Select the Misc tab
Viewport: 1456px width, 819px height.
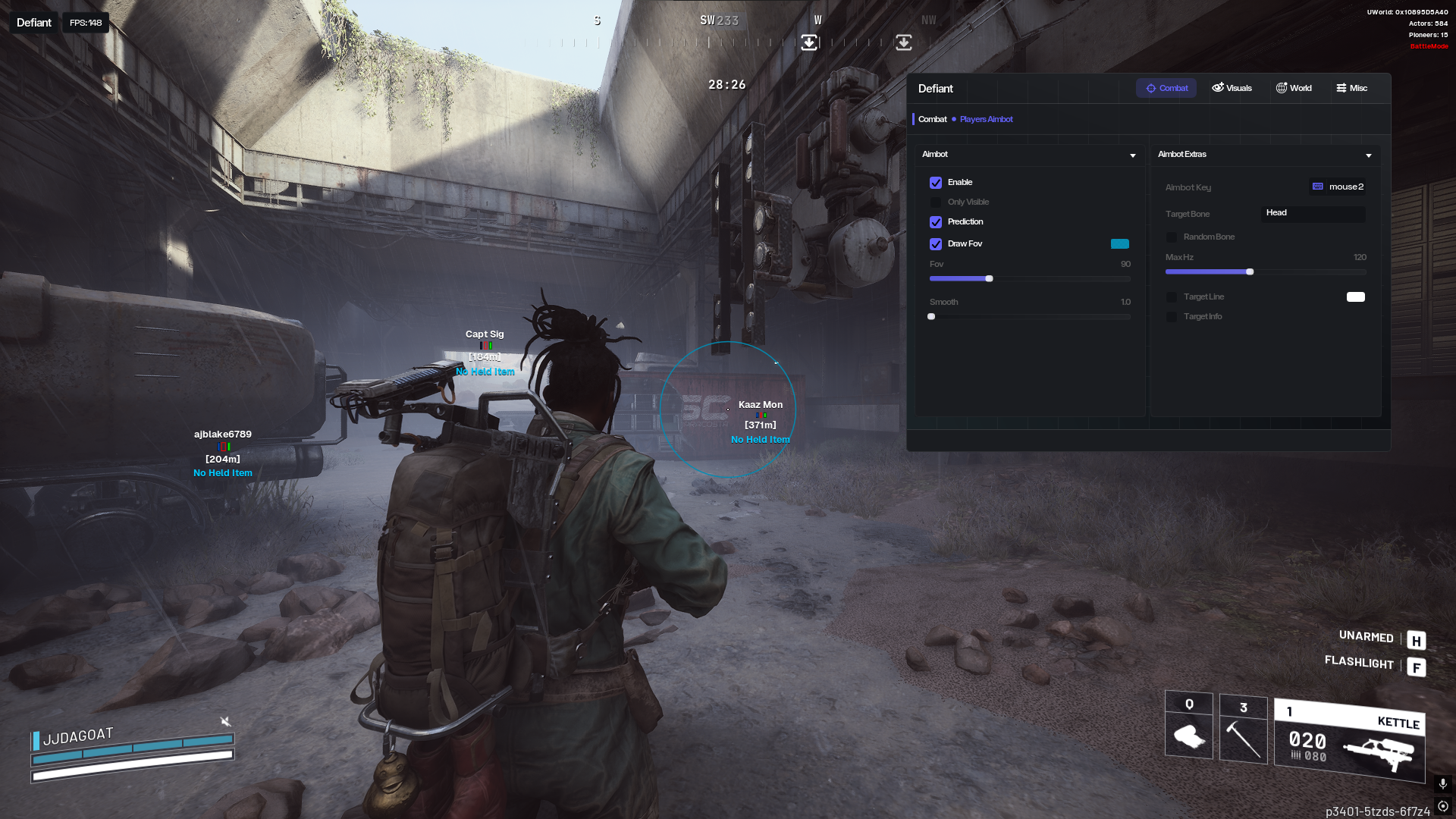[1351, 88]
